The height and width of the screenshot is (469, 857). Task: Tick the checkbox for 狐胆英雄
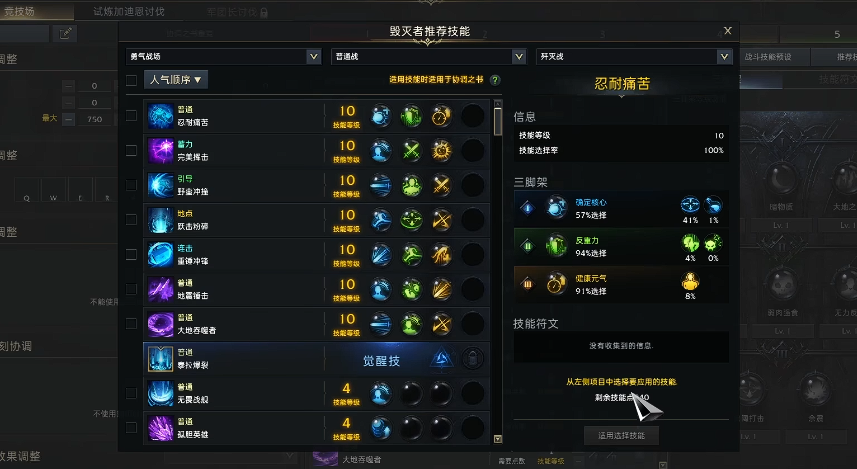(x=131, y=427)
